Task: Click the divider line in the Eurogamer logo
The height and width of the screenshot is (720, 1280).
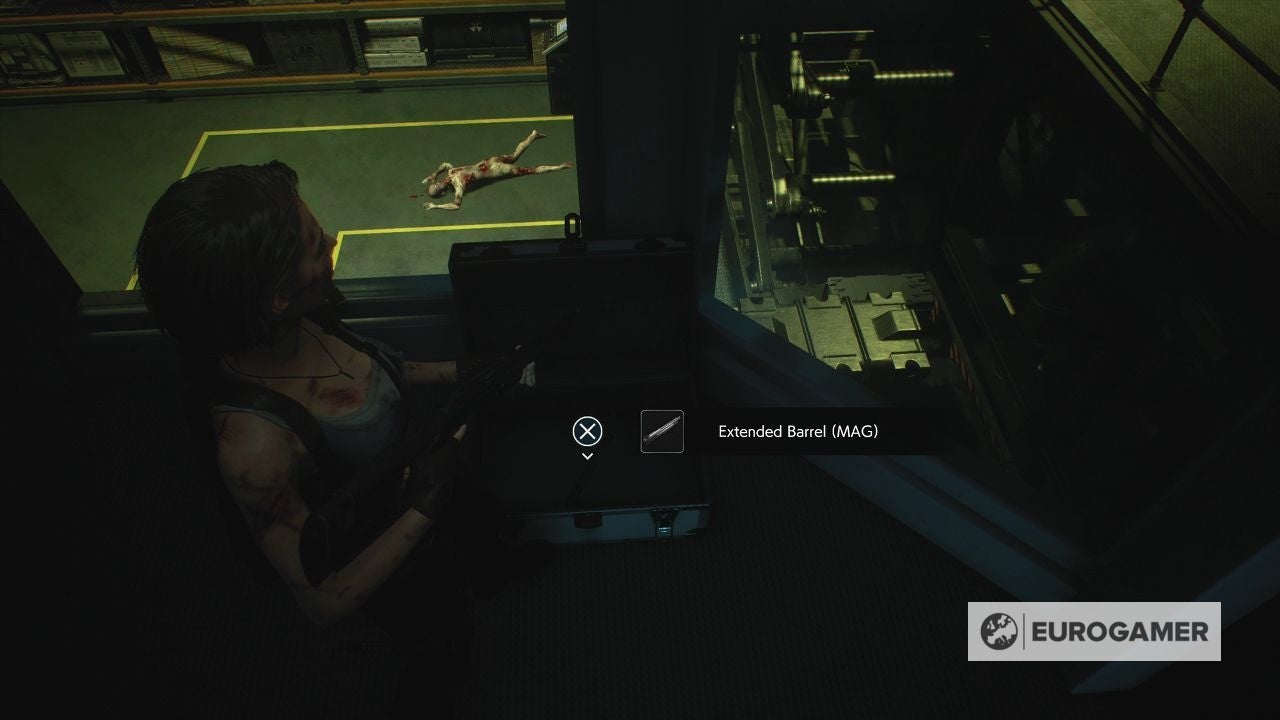Action: click(x=1024, y=631)
